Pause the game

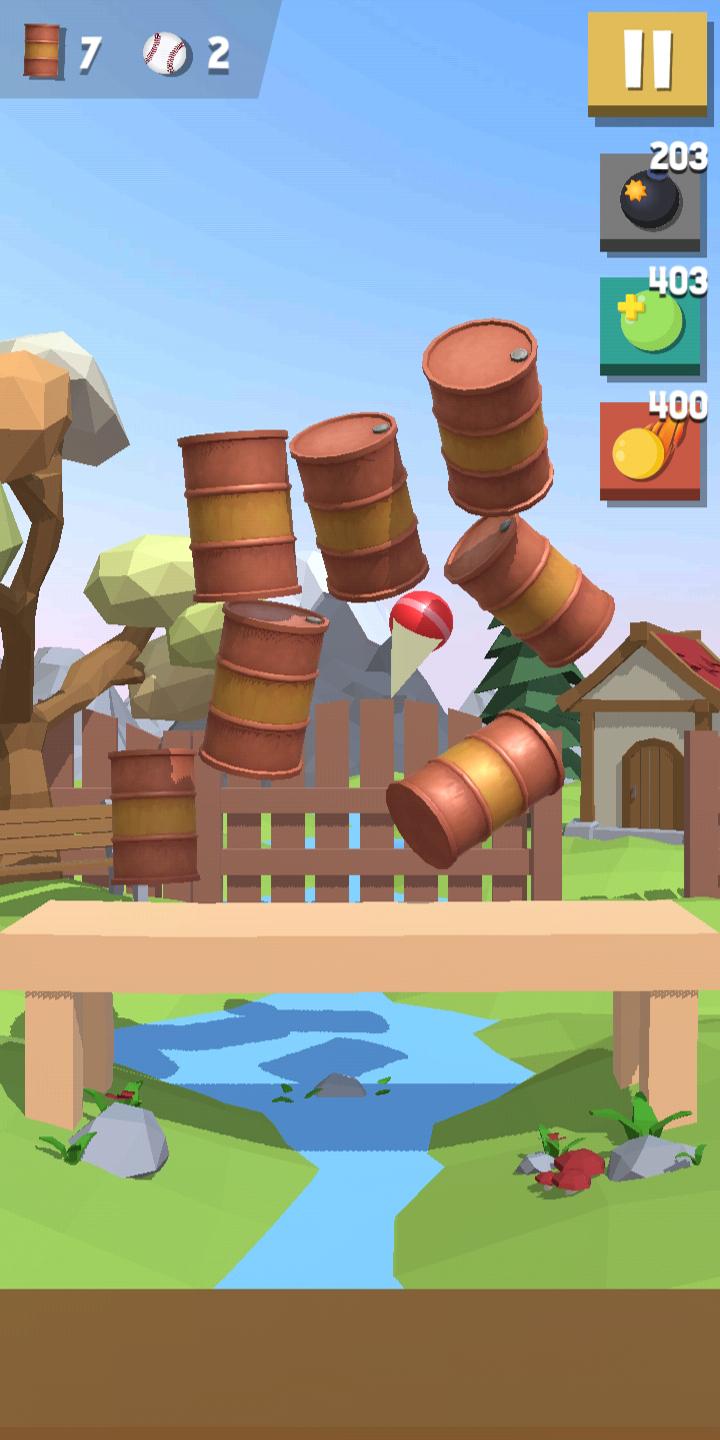tap(647, 62)
